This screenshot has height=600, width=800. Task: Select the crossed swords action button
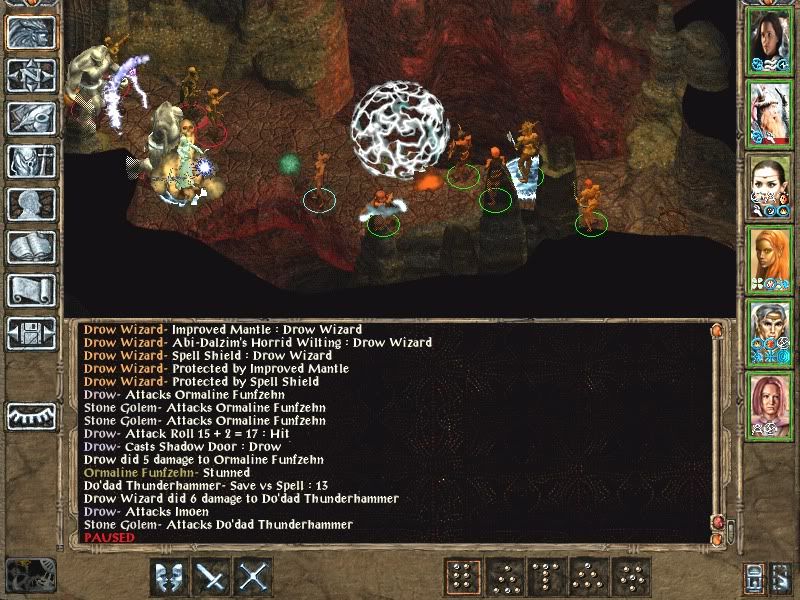click(255, 578)
